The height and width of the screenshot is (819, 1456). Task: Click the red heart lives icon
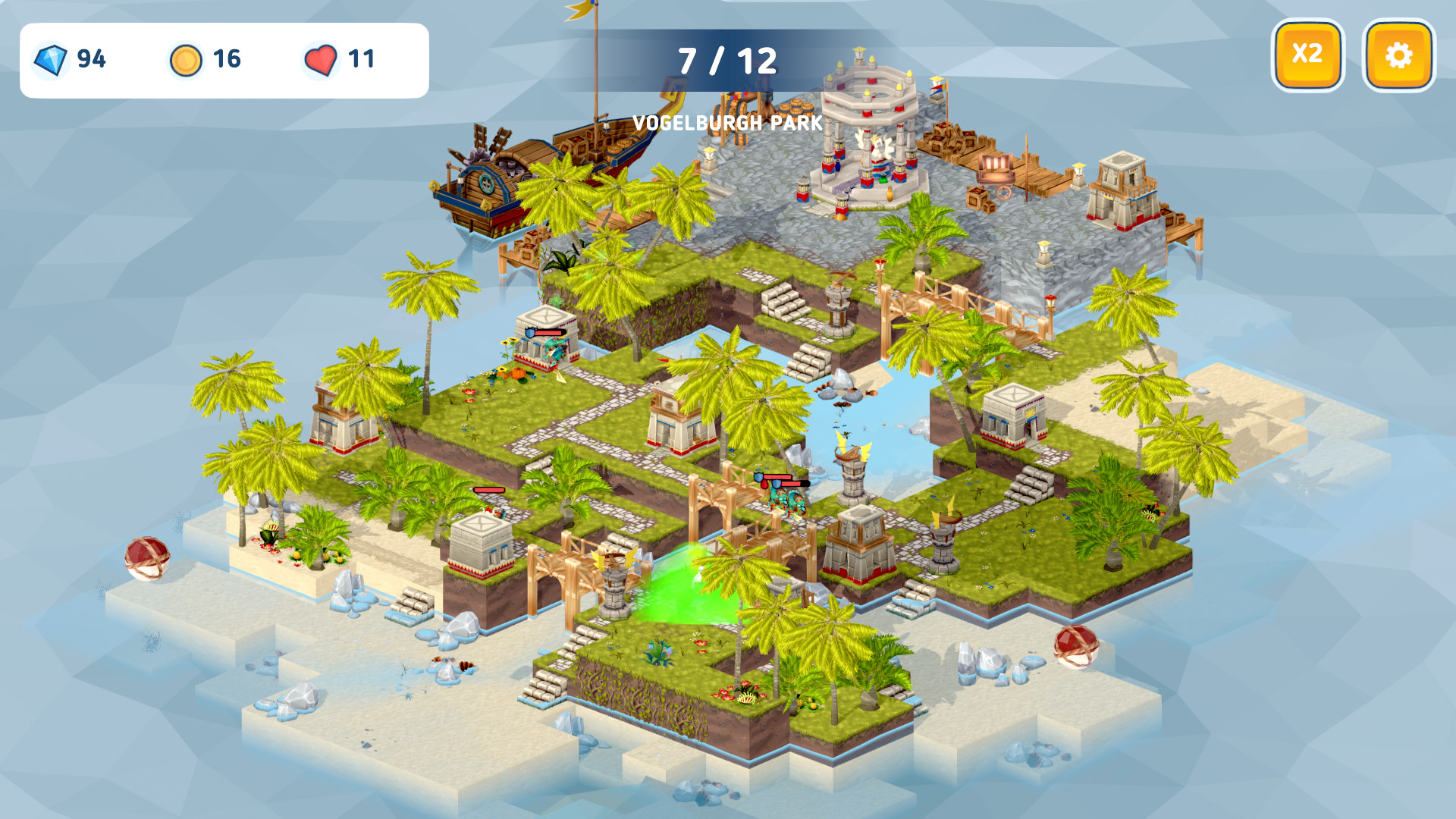pos(321,58)
